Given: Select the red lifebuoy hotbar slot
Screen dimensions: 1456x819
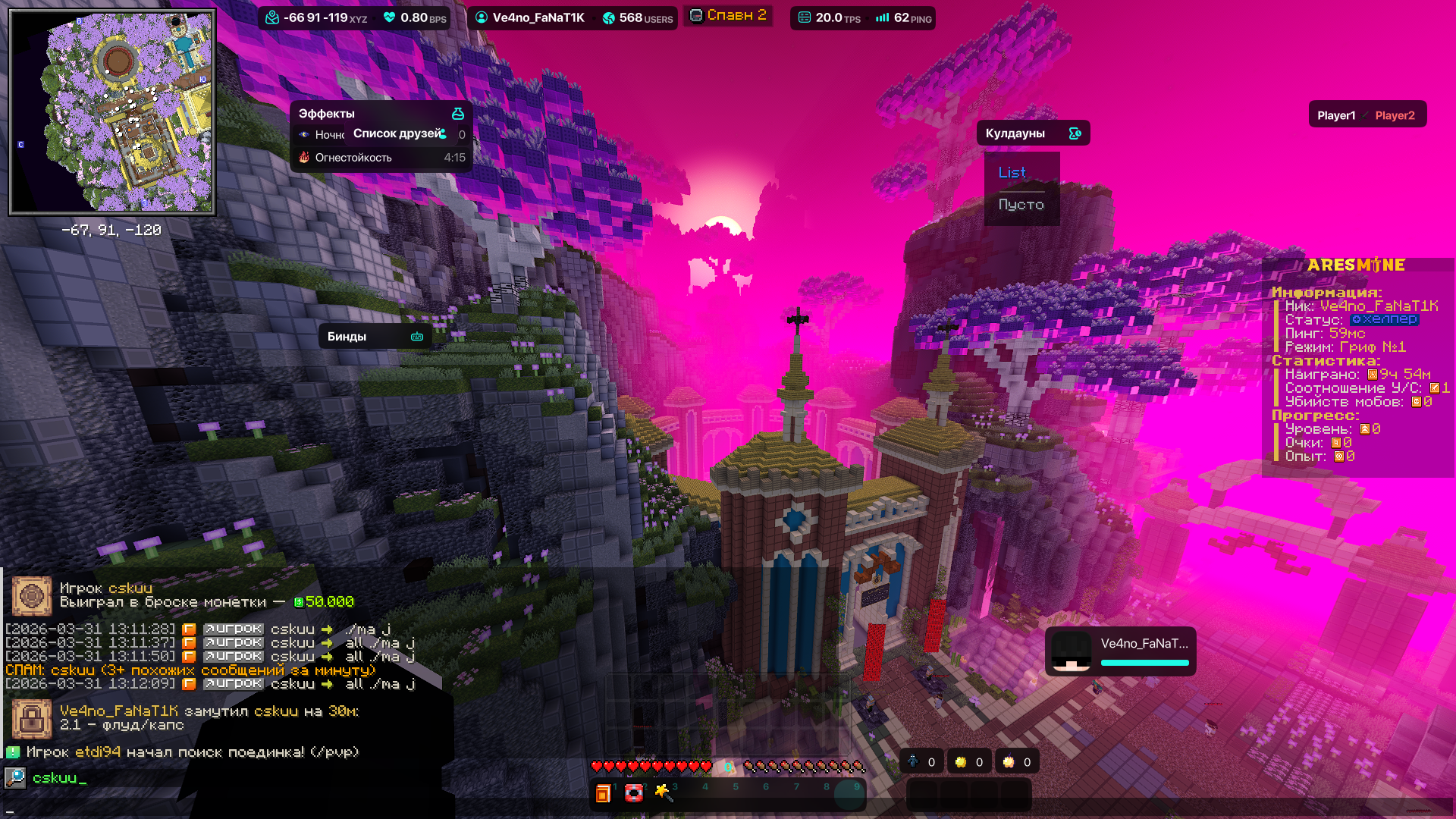Looking at the screenshot, I should (634, 793).
